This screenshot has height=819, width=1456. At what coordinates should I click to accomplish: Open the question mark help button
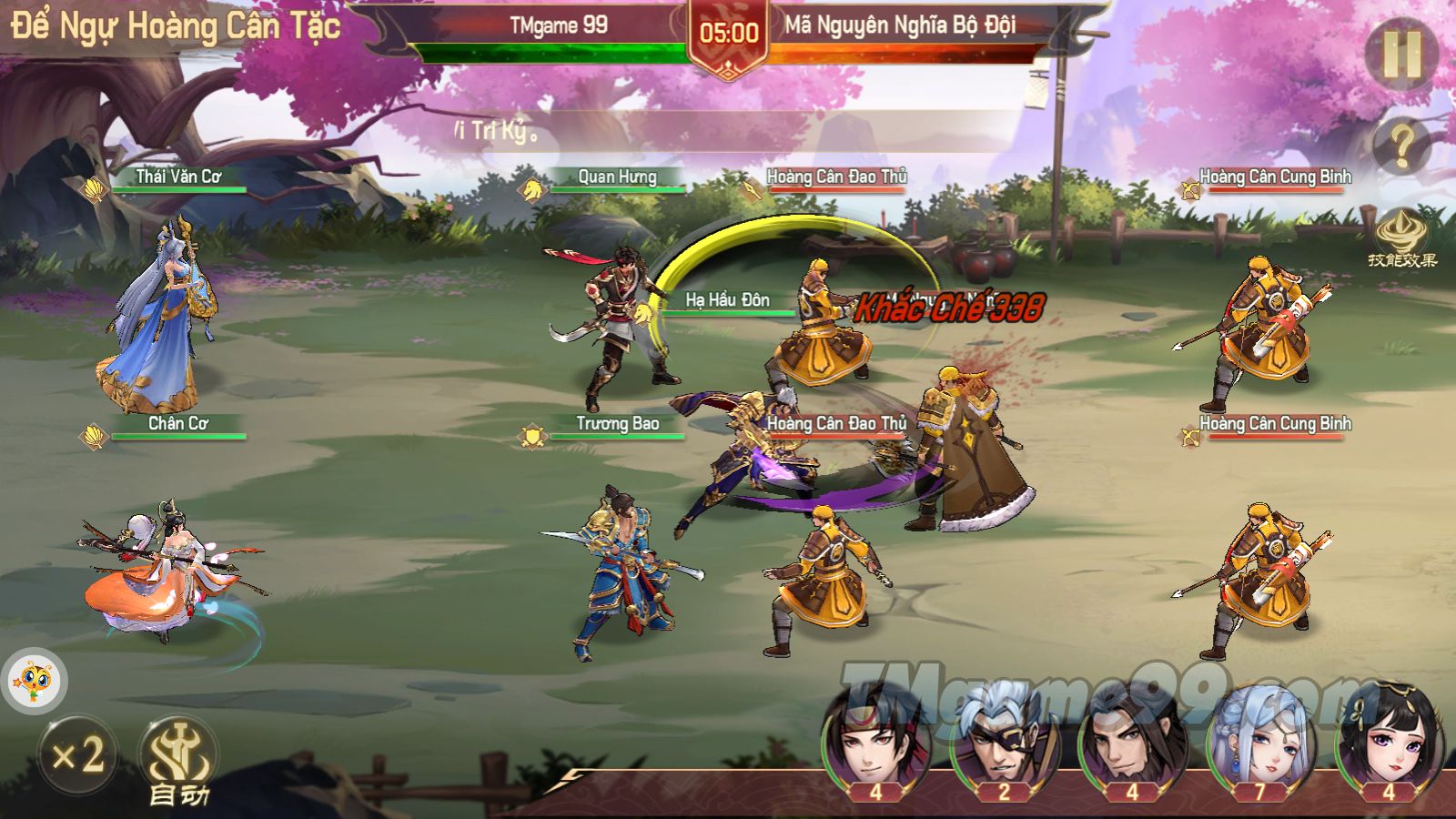click(x=1401, y=145)
